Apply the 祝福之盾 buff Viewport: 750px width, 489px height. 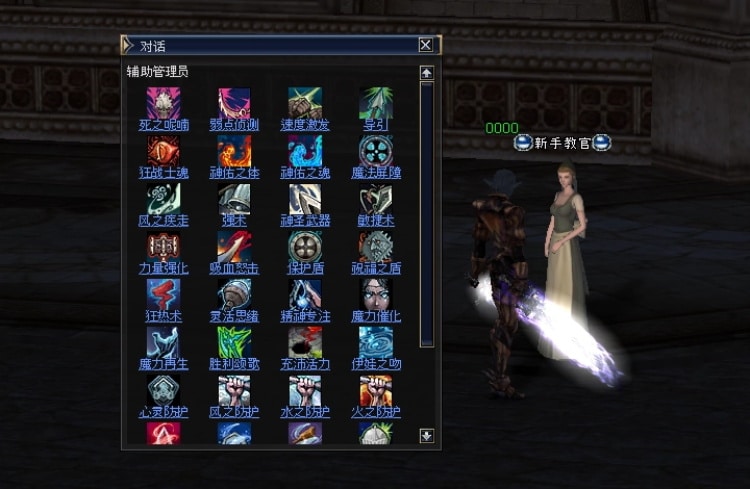(376, 268)
